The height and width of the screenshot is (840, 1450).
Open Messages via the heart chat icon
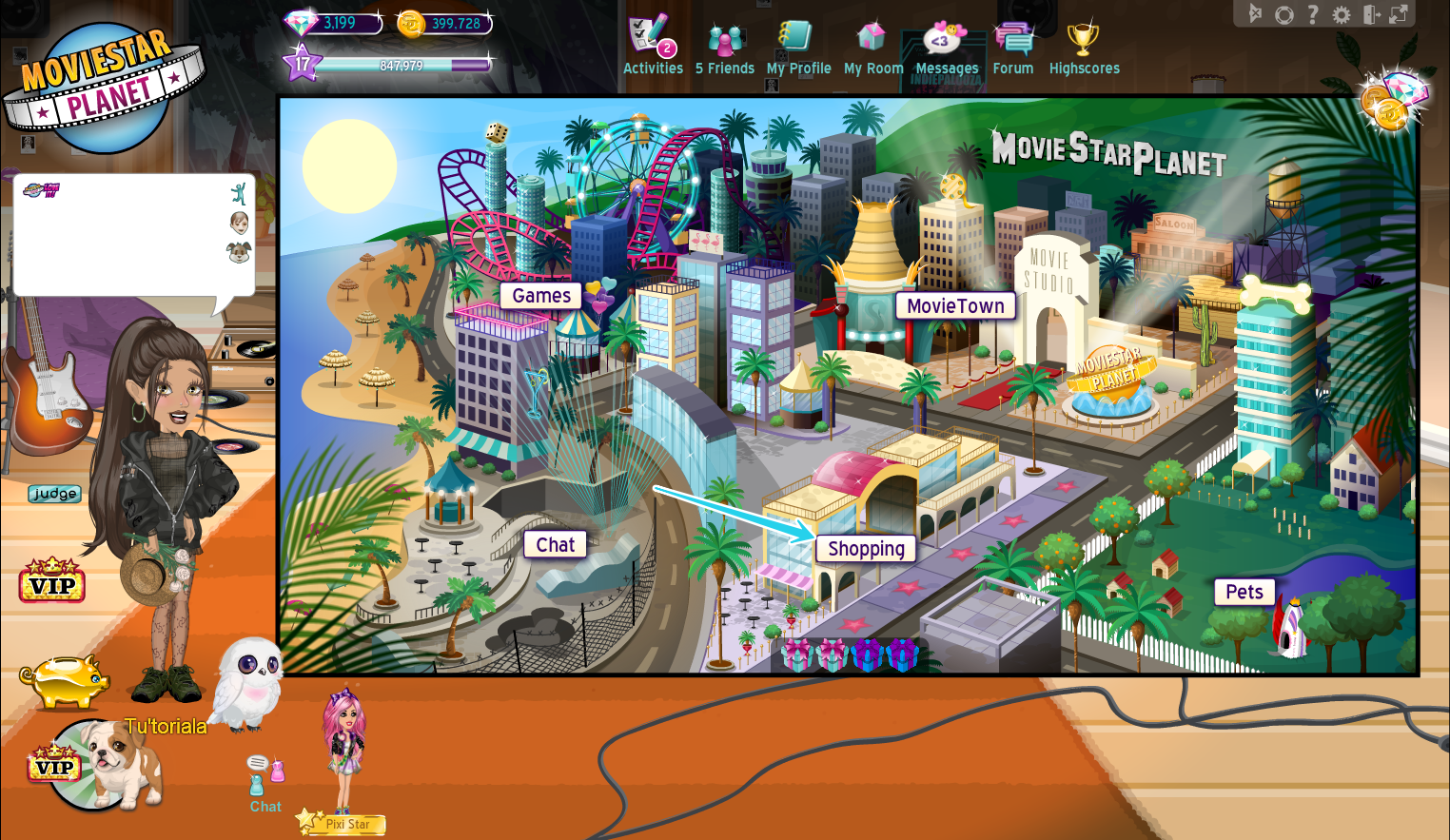pos(945,39)
